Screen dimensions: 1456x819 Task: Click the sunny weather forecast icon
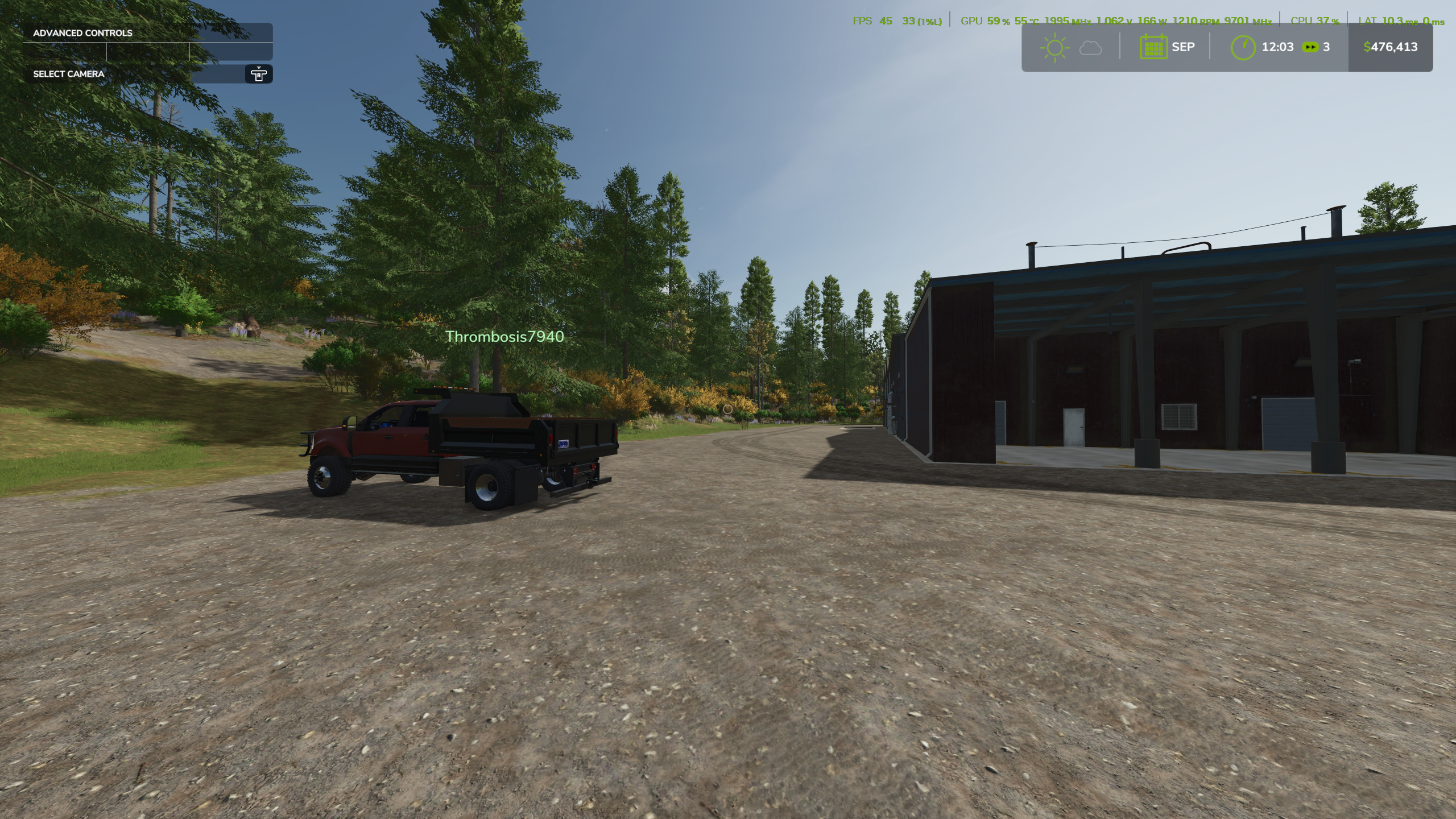(1054, 47)
